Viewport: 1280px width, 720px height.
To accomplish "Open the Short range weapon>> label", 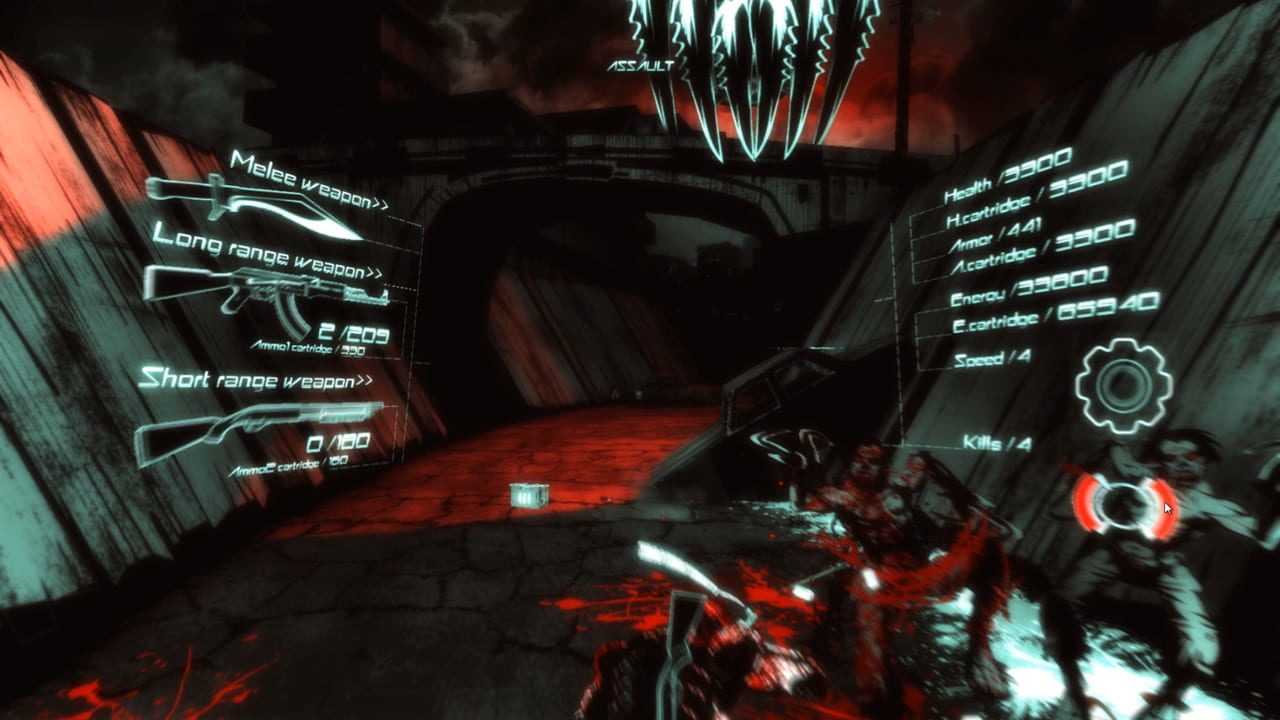I will (254, 380).
